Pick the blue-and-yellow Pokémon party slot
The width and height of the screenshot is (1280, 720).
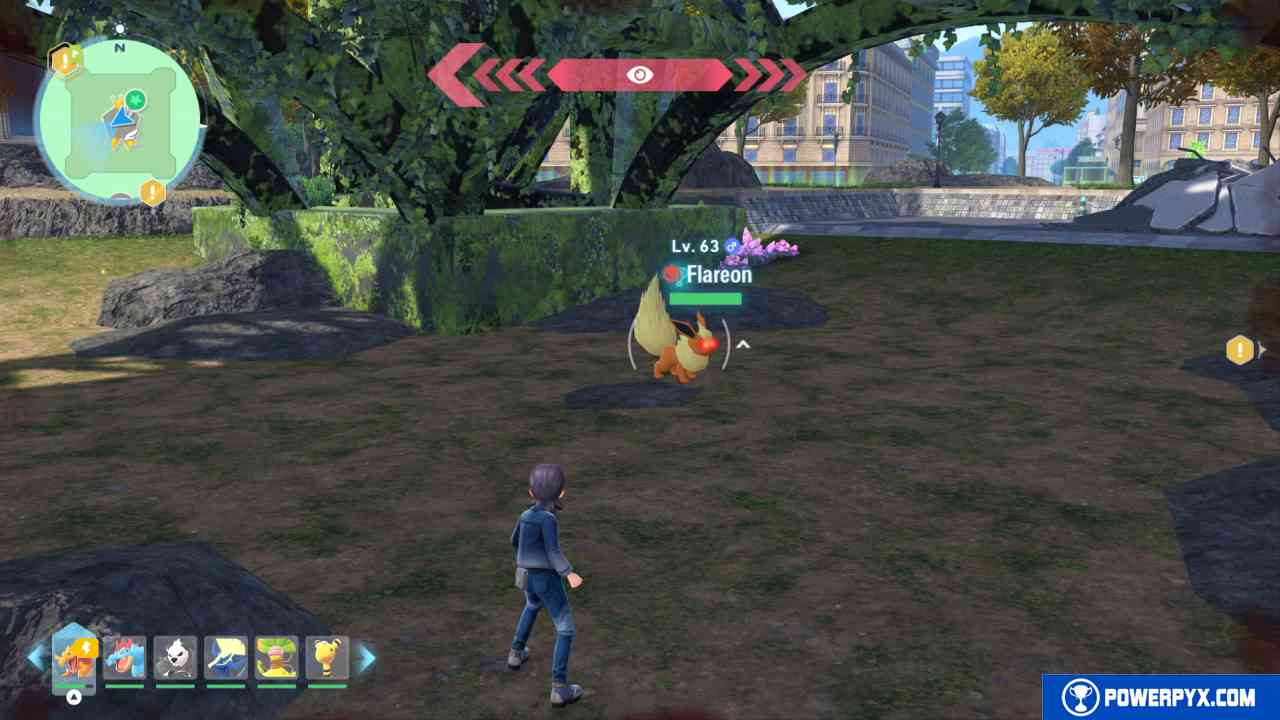pyautogui.click(x=226, y=658)
